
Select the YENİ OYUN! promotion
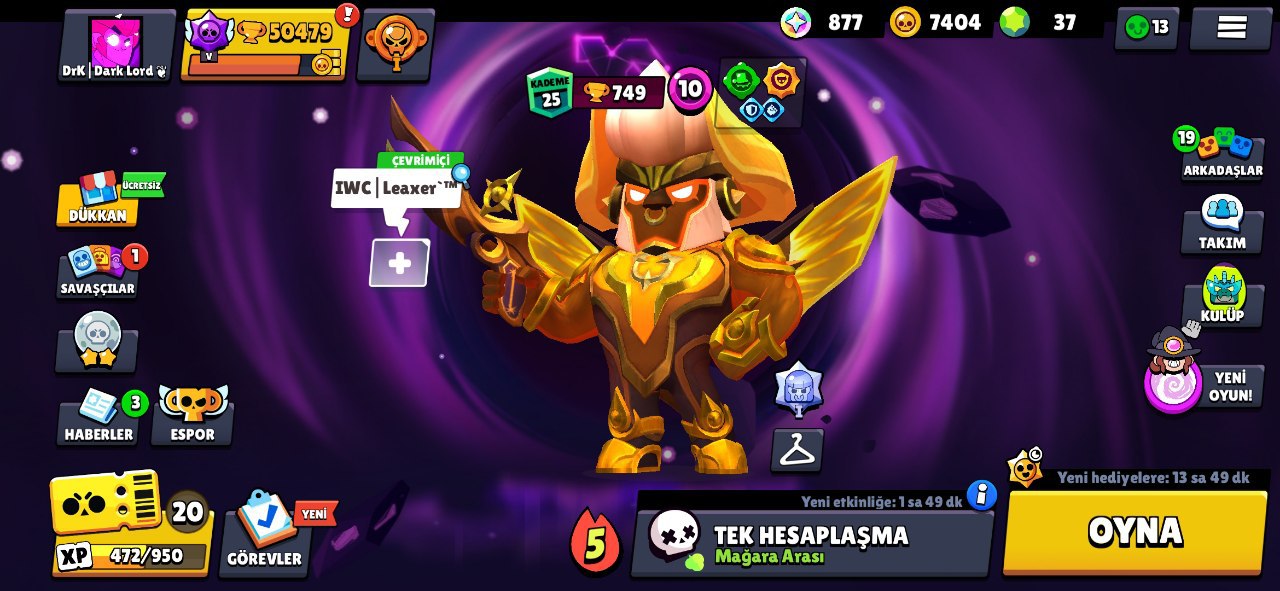tap(1204, 380)
